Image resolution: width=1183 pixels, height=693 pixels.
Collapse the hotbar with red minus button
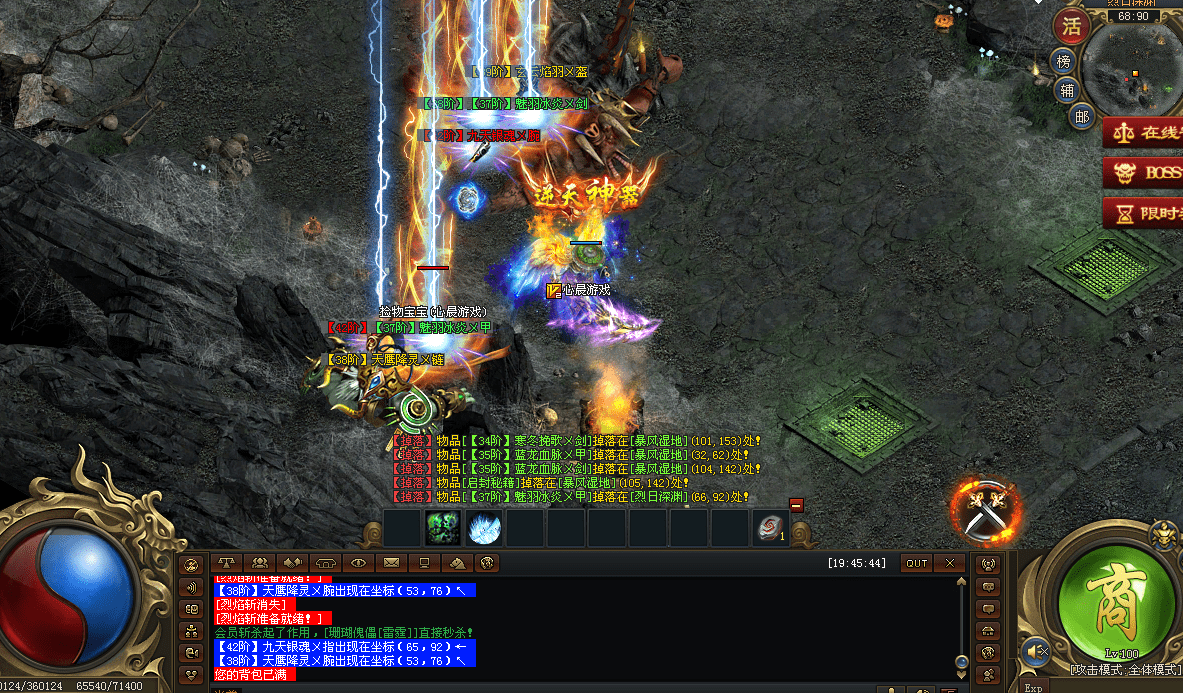pyautogui.click(x=796, y=505)
